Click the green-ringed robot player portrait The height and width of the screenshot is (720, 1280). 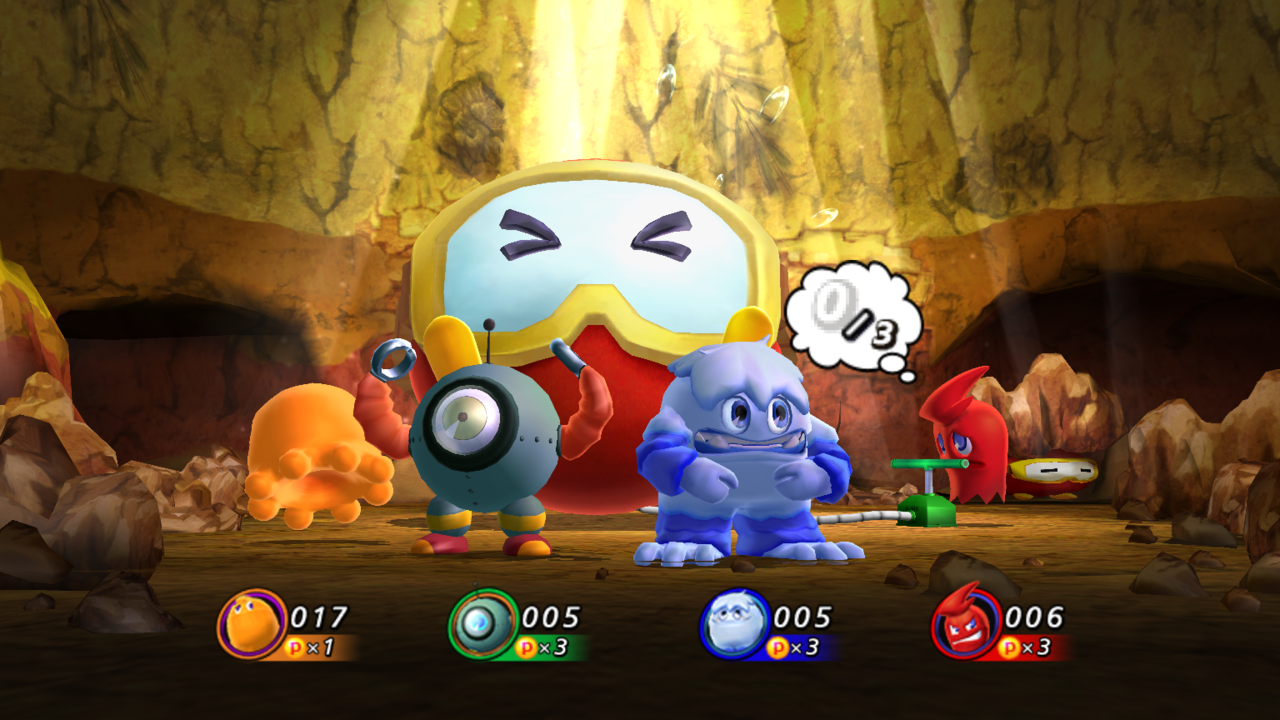[482, 624]
